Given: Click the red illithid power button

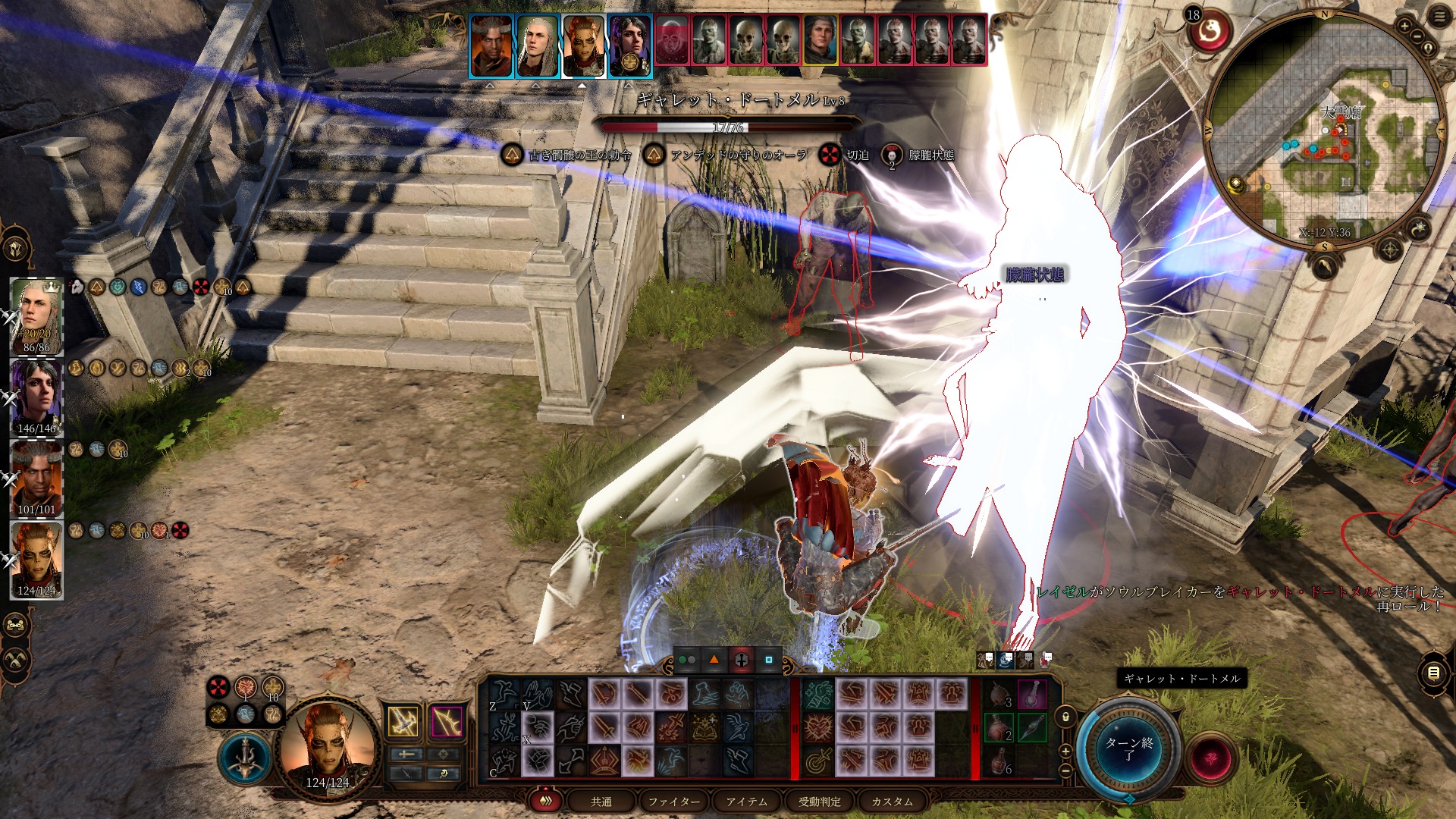Looking at the screenshot, I should tap(1210, 758).
